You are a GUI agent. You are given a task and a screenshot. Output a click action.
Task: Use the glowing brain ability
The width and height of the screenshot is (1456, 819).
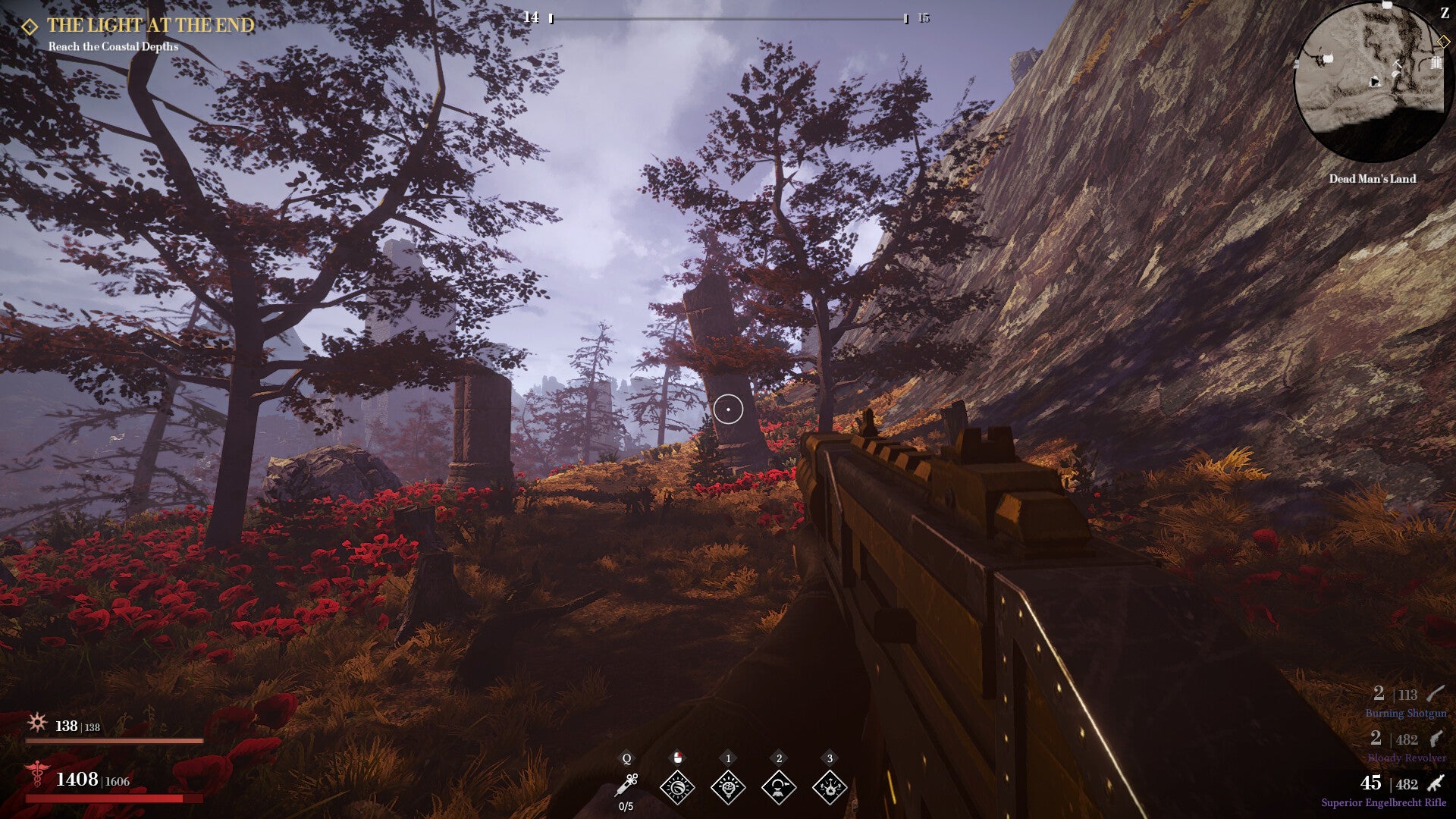pyautogui.click(x=728, y=787)
